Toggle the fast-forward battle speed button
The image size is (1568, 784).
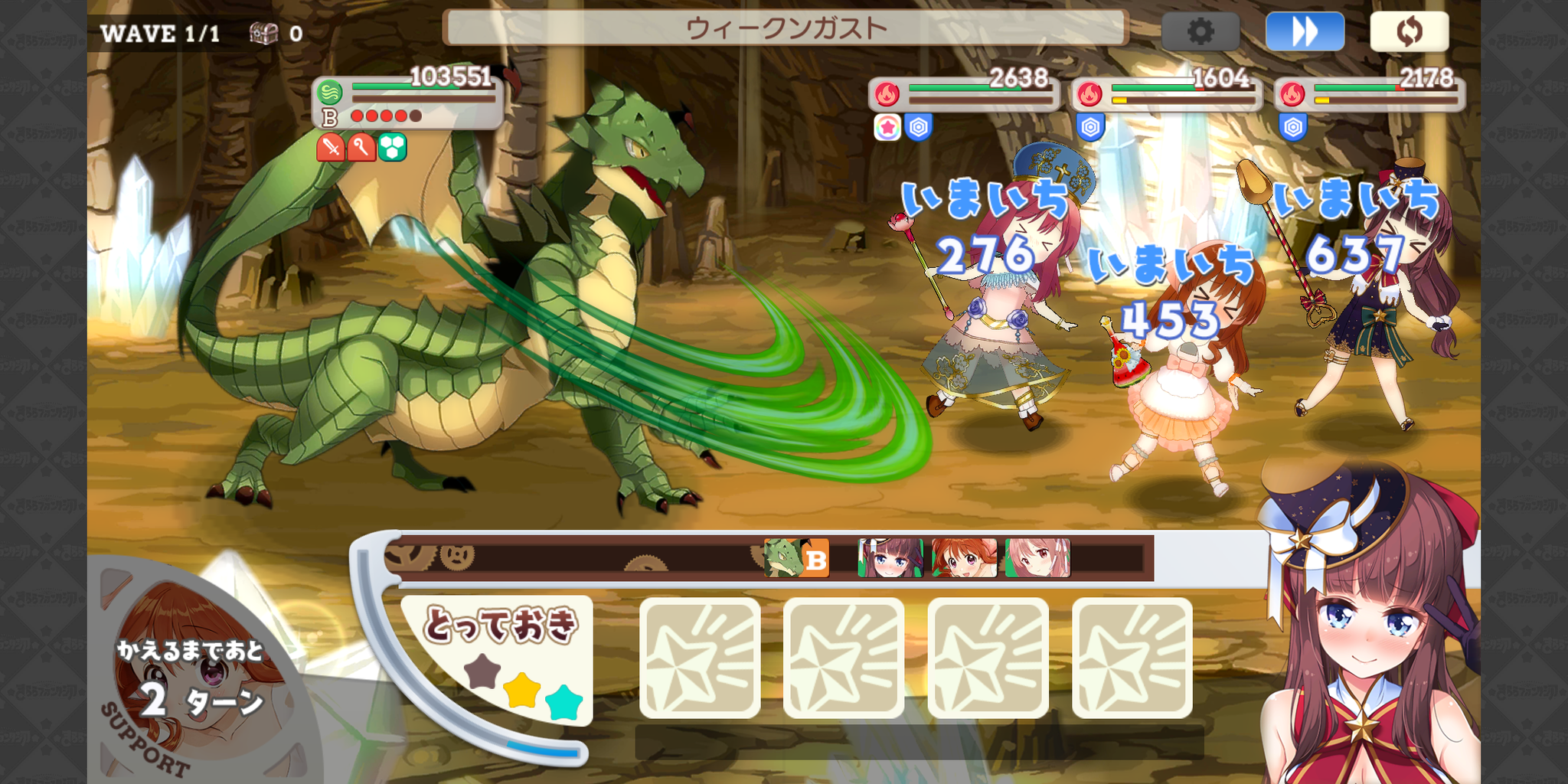click(1305, 32)
